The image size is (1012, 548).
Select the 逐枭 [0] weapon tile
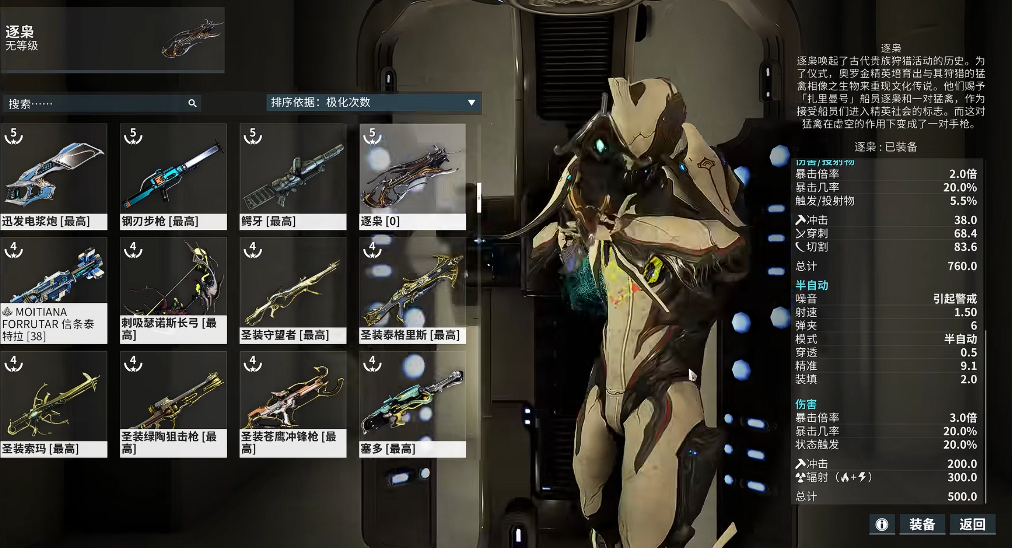pos(412,177)
